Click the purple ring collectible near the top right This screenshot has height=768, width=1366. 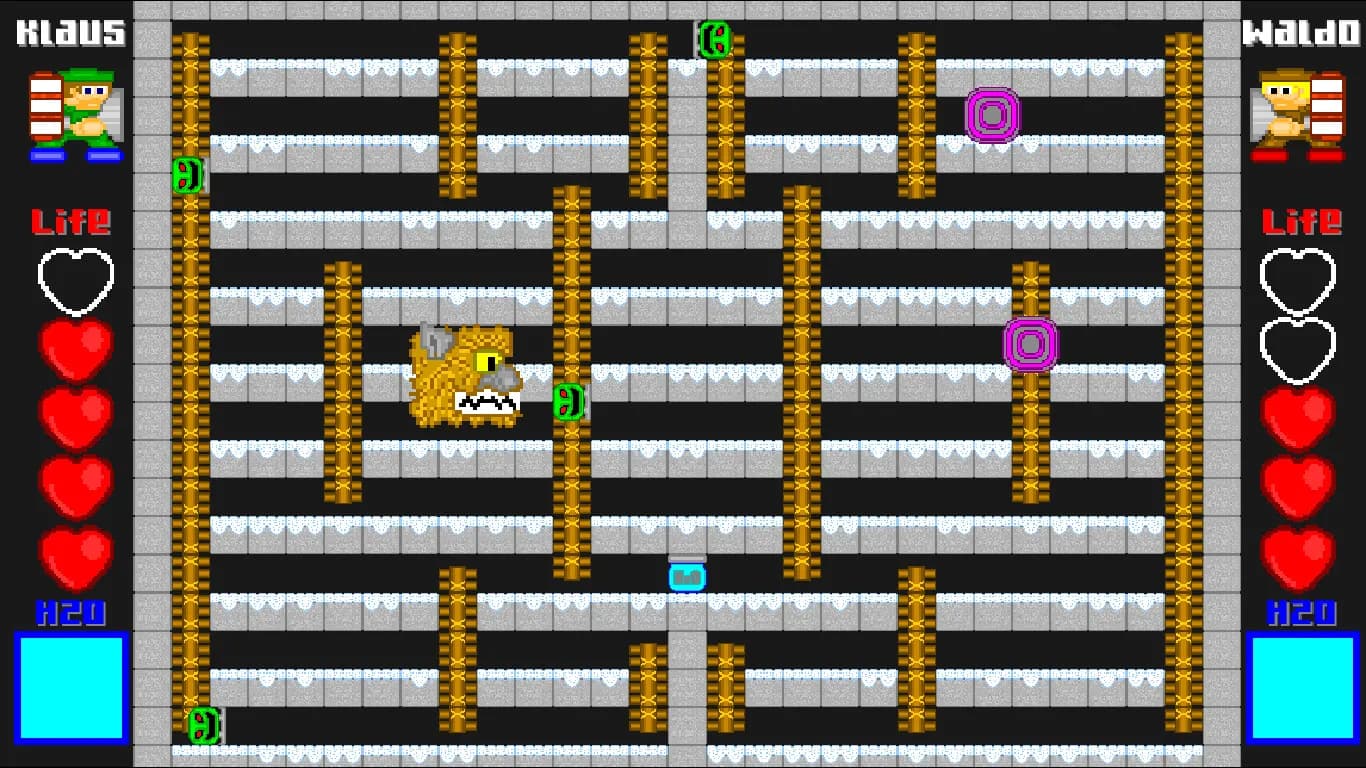991,116
